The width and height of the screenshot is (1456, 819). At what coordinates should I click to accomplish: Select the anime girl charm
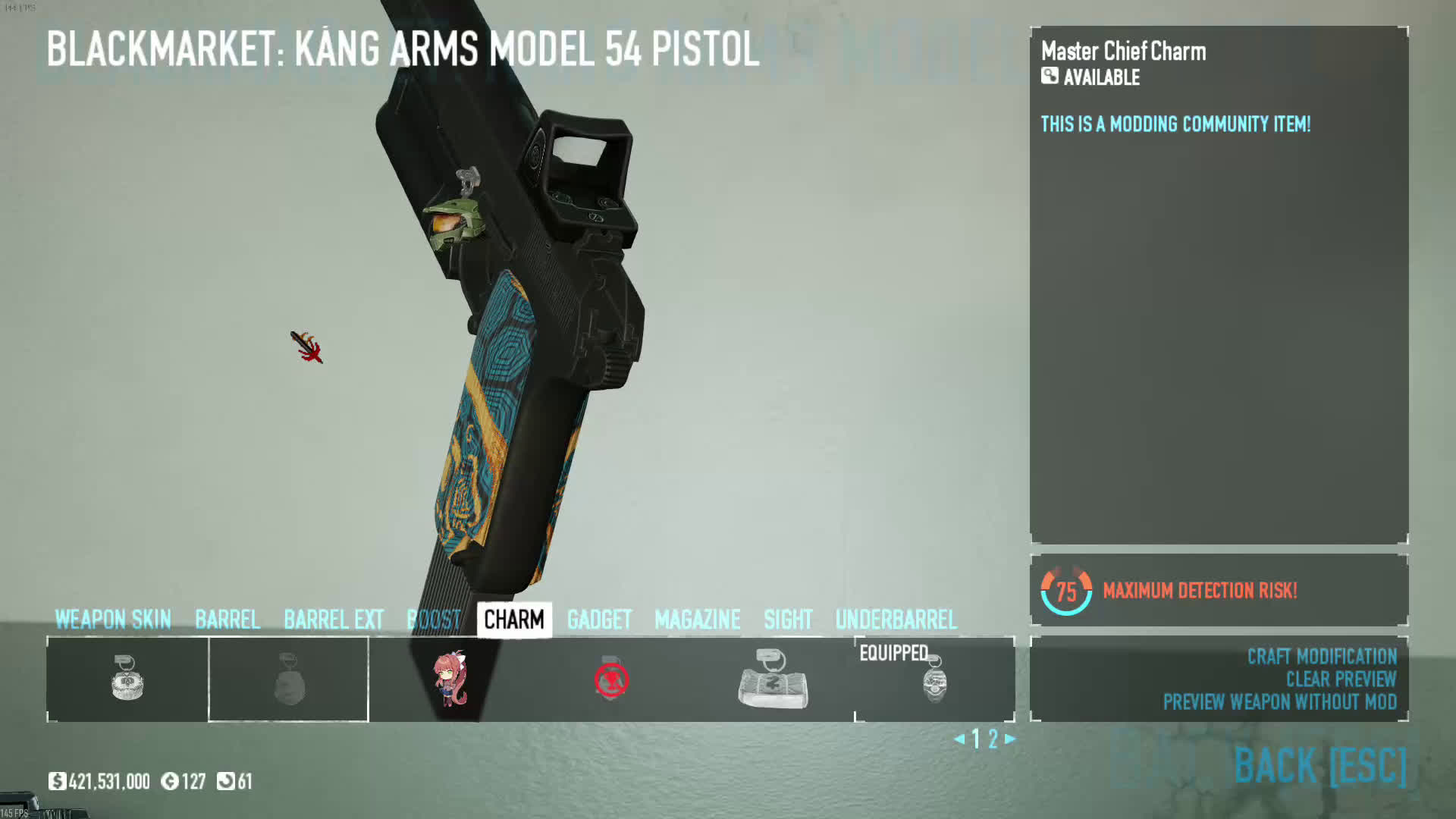450,679
